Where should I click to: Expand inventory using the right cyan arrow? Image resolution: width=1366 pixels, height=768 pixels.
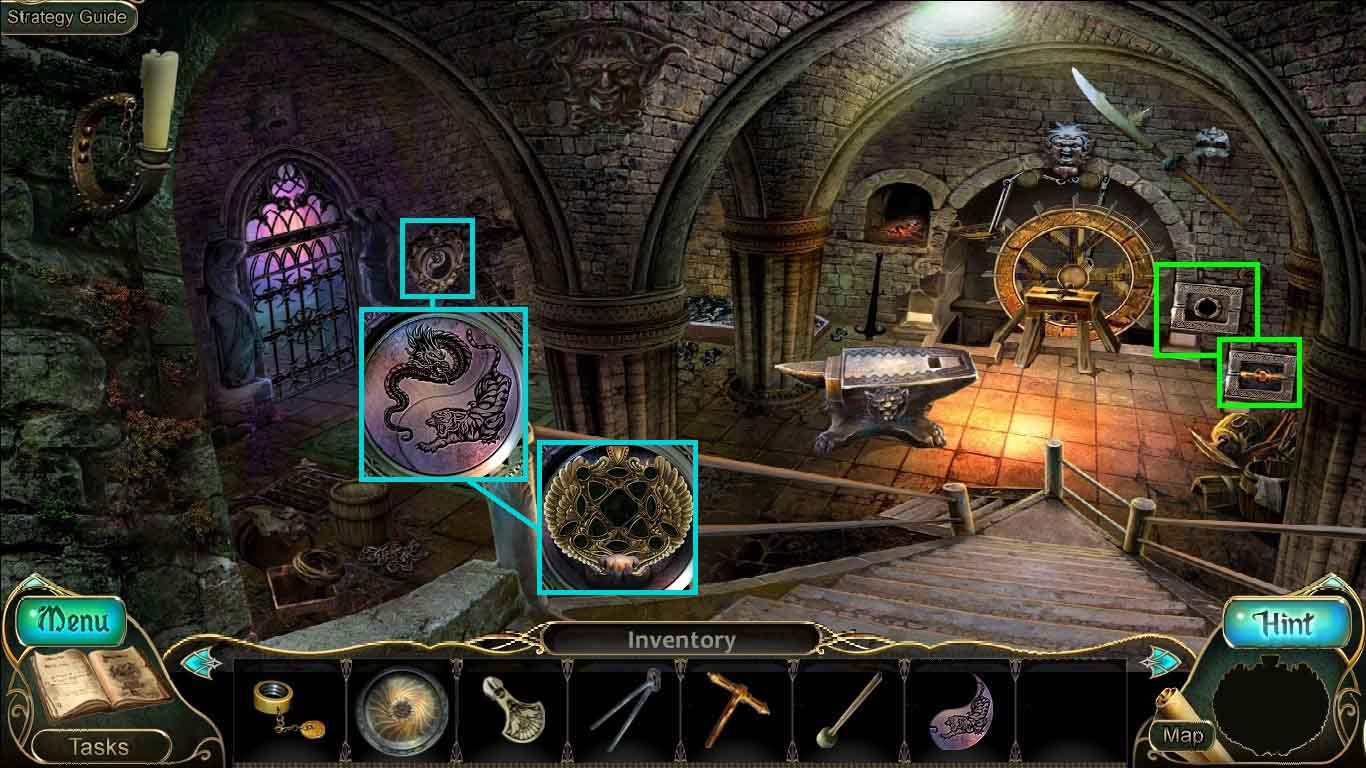click(1164, 660)
